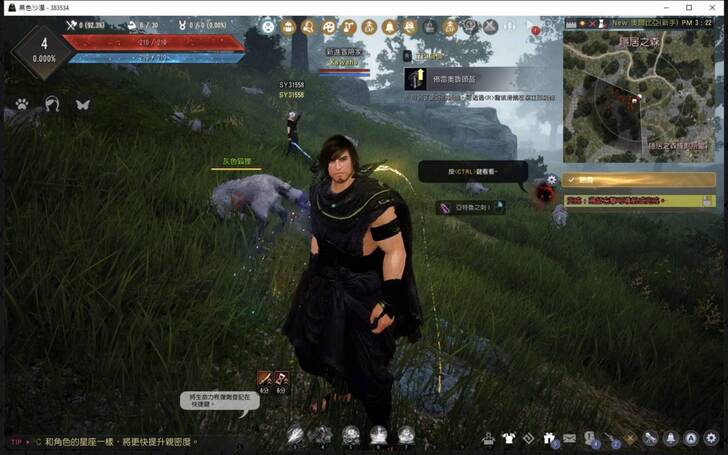Click the gift box reward icon
Viewport: 728px width, 455px height.
[548, 437]
